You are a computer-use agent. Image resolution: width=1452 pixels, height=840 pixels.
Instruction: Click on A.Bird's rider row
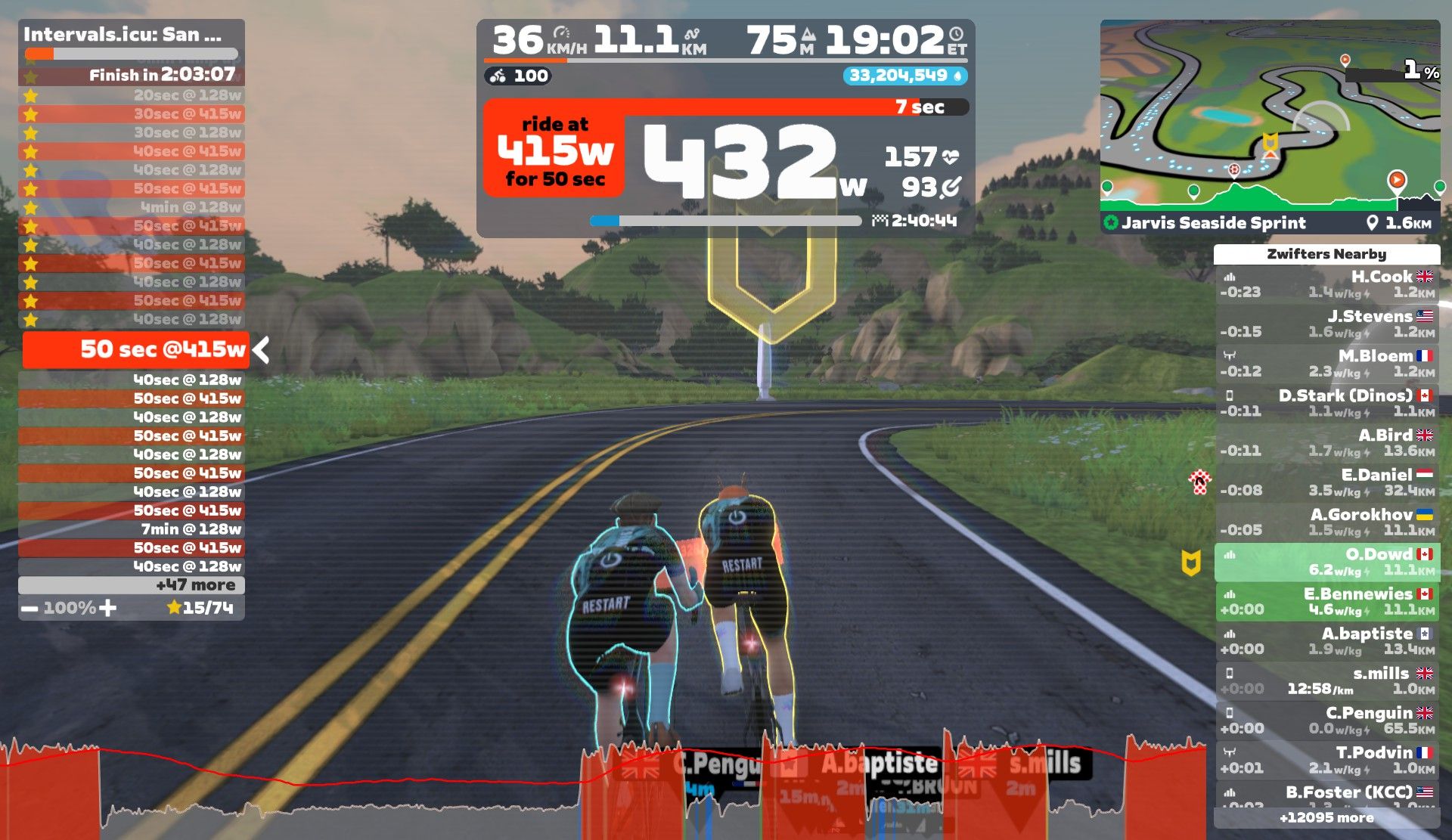click(x=1327, y=443)
